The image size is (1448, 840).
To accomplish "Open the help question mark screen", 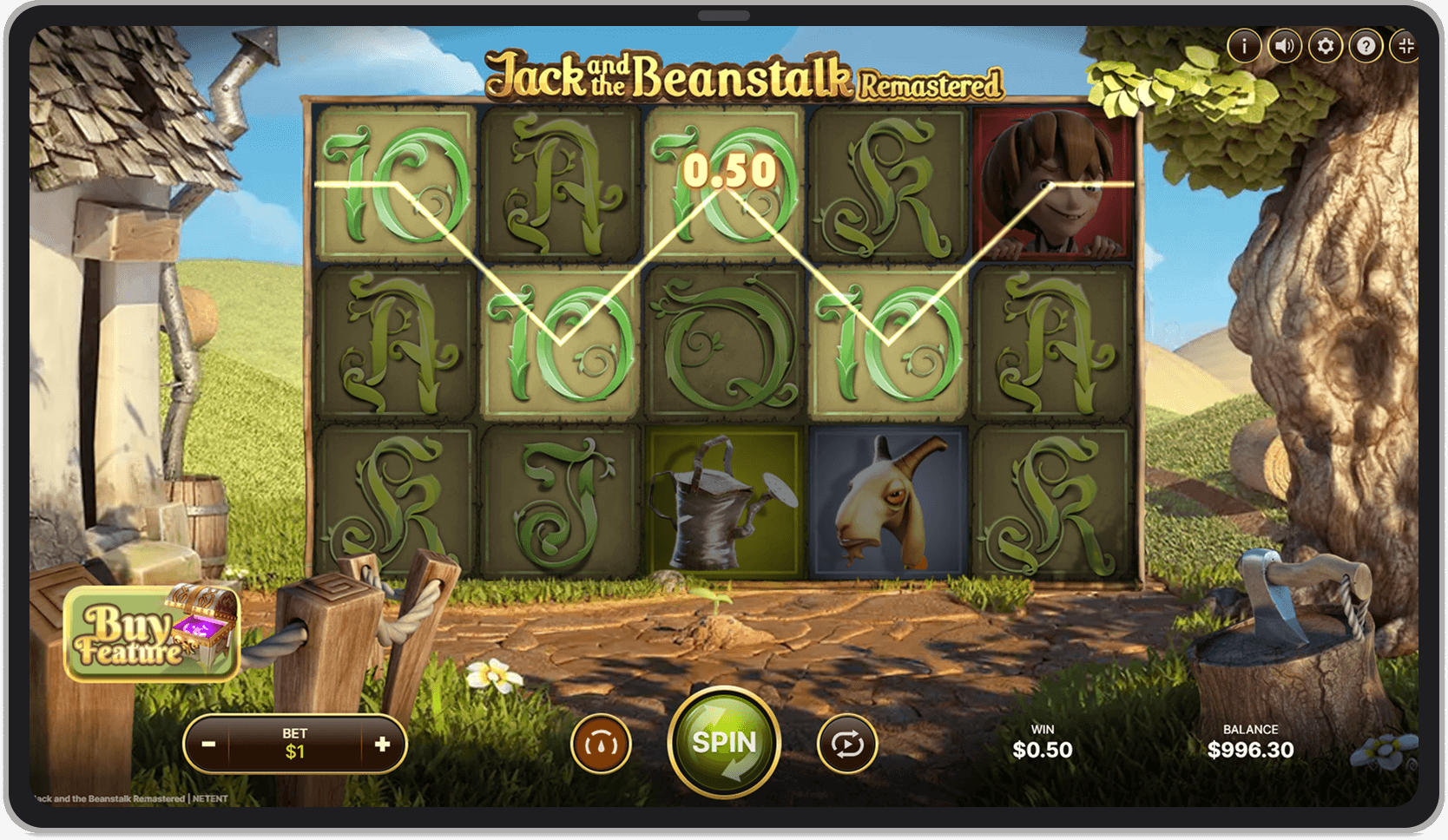I will [x=1366, y=47].
